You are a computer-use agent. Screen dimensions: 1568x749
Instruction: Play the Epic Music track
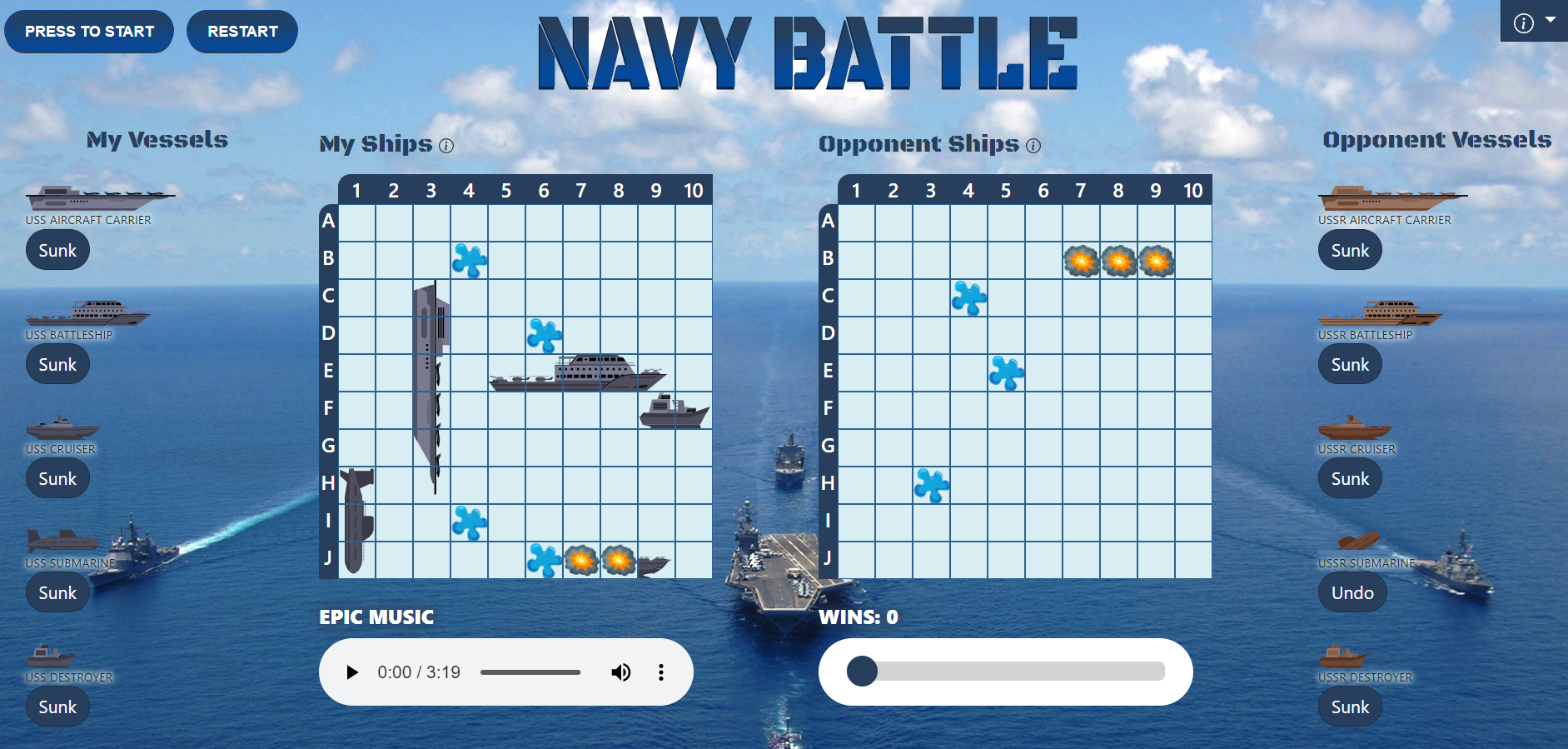point(352,672)
